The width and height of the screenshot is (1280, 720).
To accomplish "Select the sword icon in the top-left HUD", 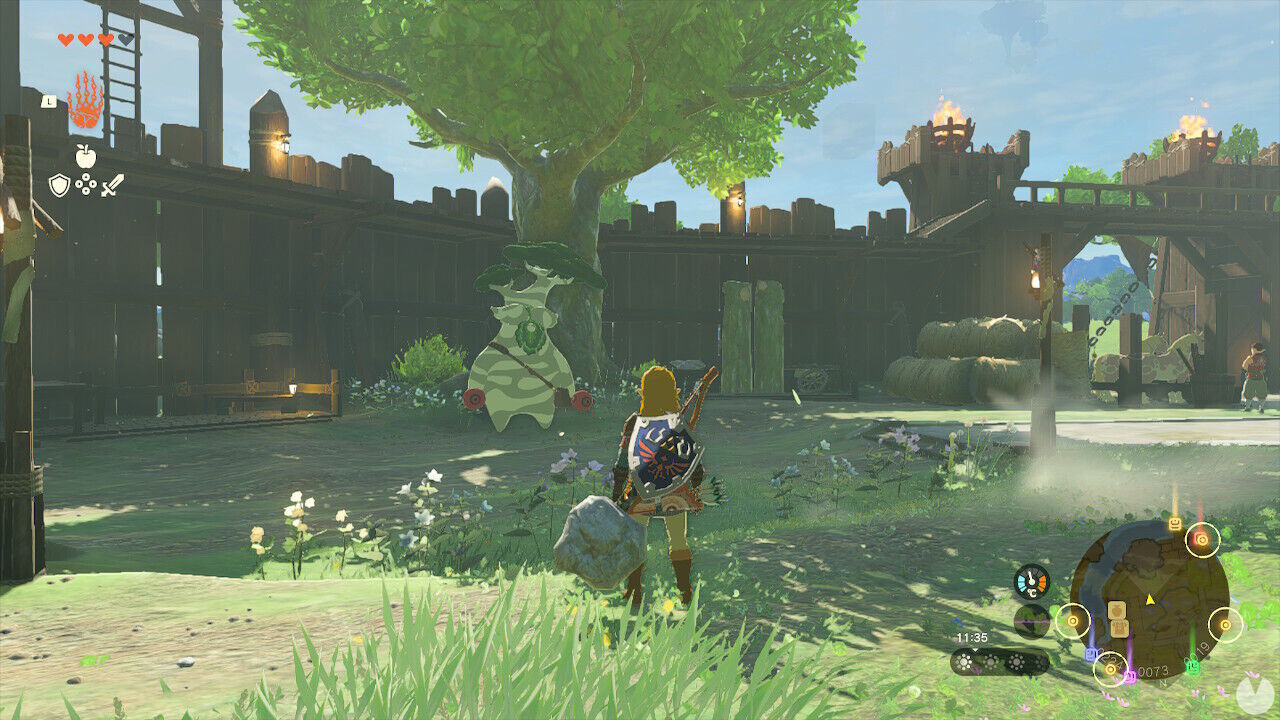I will 112,185.
